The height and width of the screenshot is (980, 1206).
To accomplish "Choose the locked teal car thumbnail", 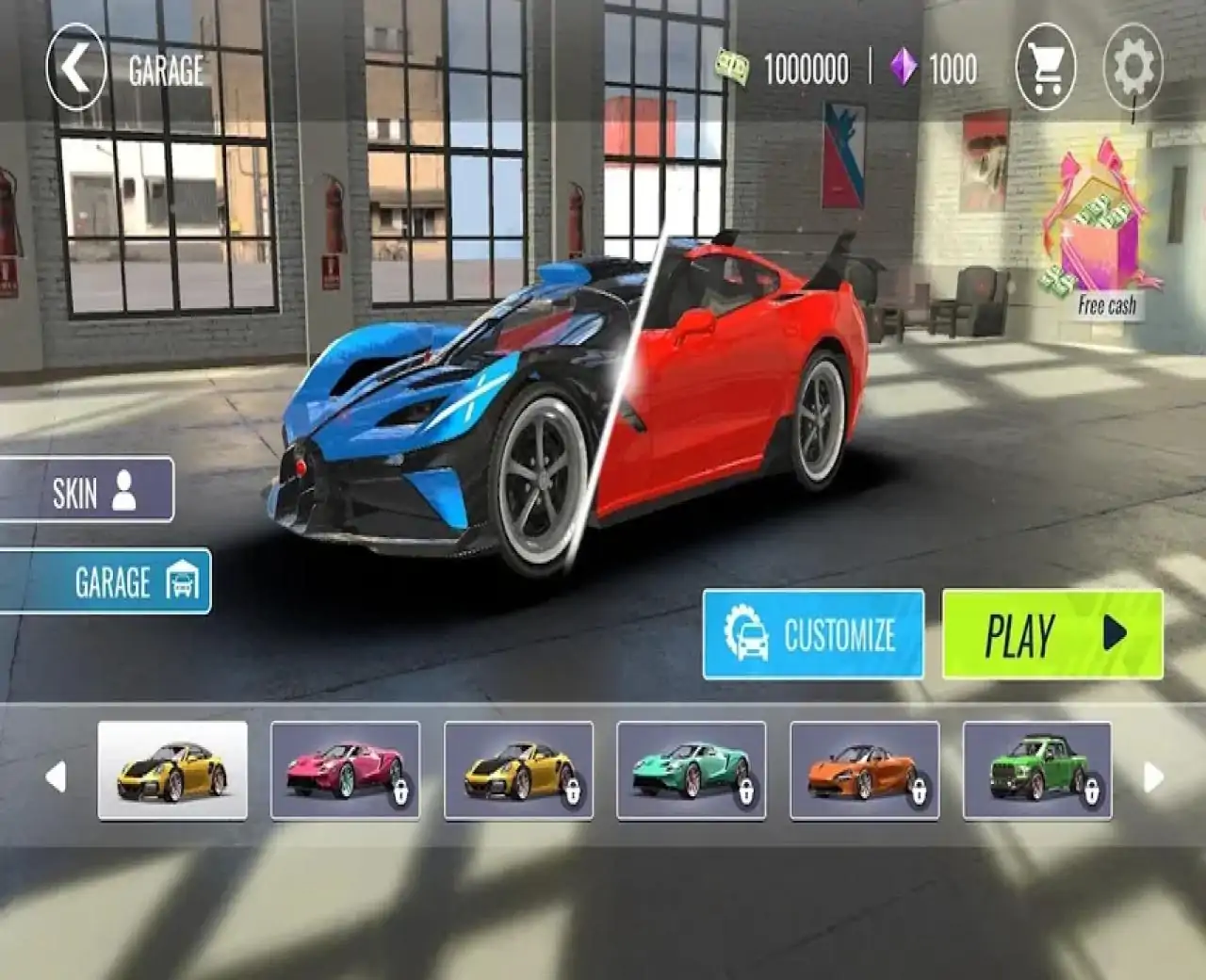I will point(691,770).
